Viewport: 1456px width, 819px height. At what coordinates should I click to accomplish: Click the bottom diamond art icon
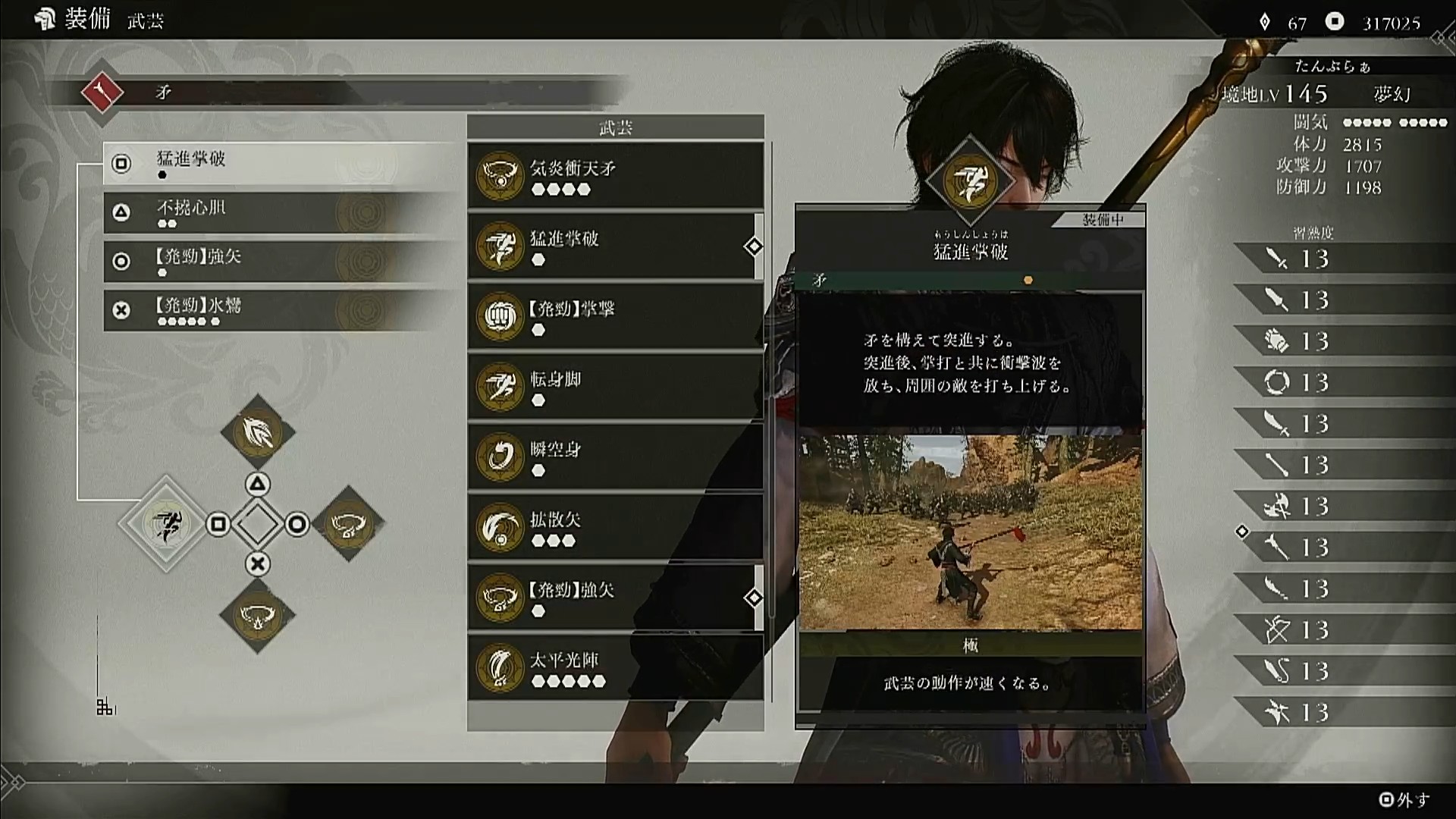pyautogui.click(x=258, y=615)
